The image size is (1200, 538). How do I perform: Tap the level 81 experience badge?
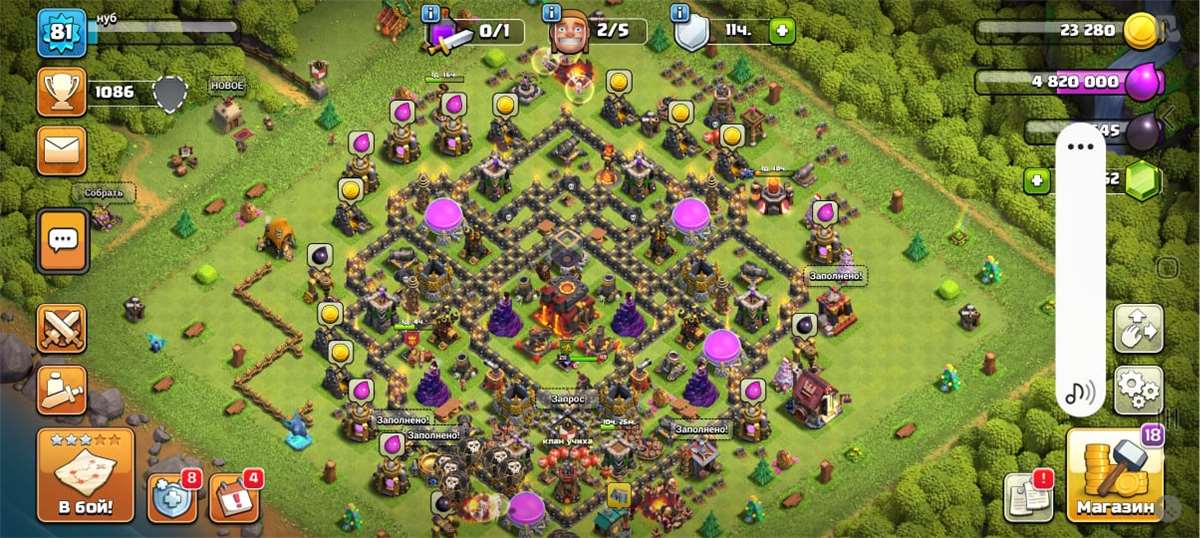(62, 33)
